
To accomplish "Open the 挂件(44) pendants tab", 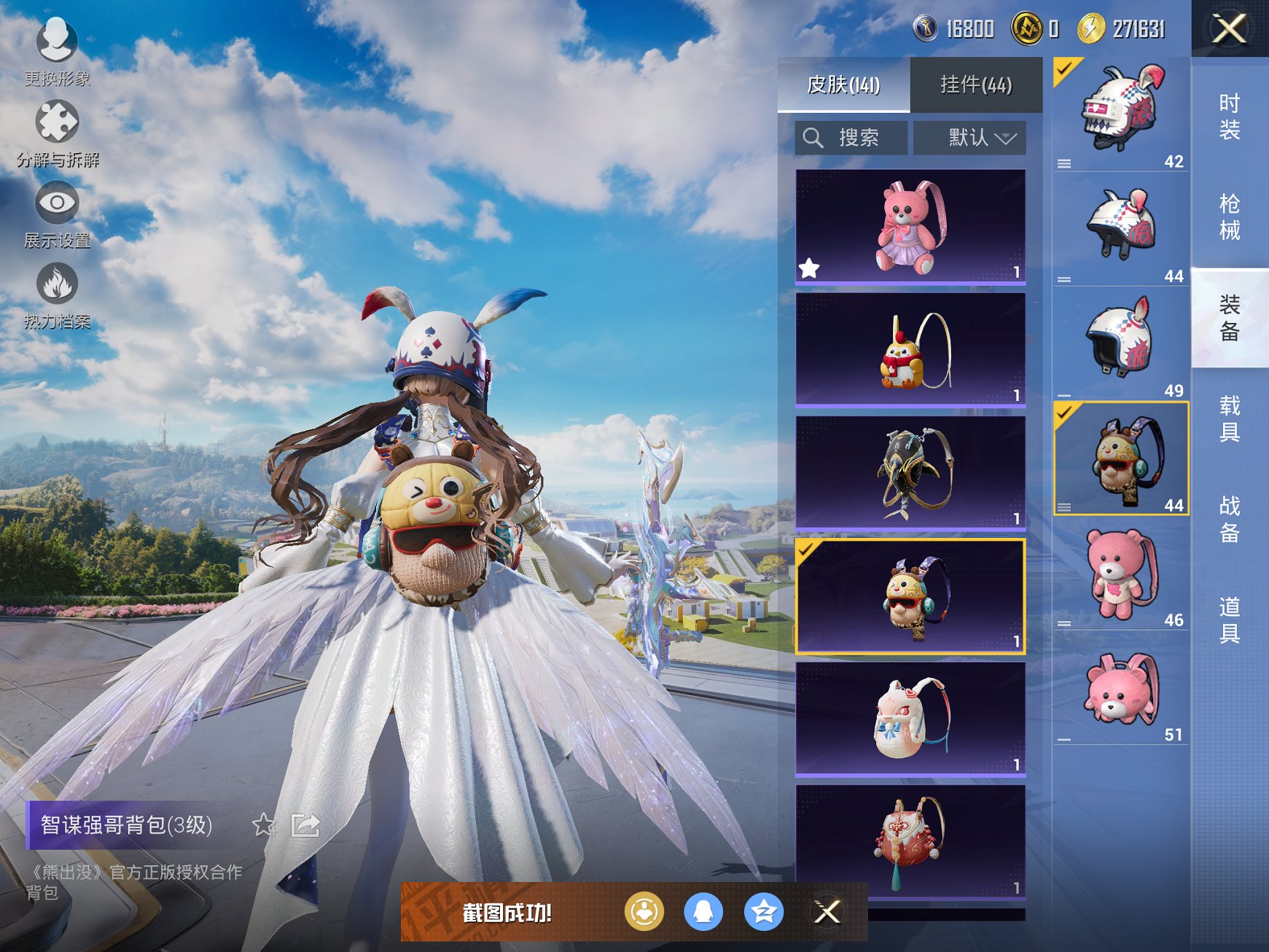I will point(976,85).
